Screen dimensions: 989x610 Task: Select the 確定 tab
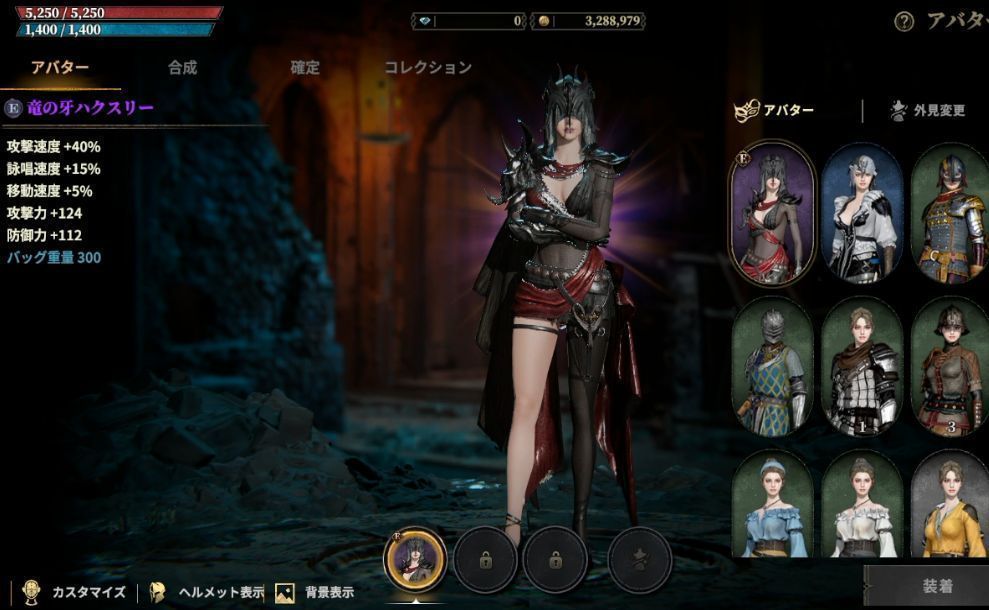[305, 68]
